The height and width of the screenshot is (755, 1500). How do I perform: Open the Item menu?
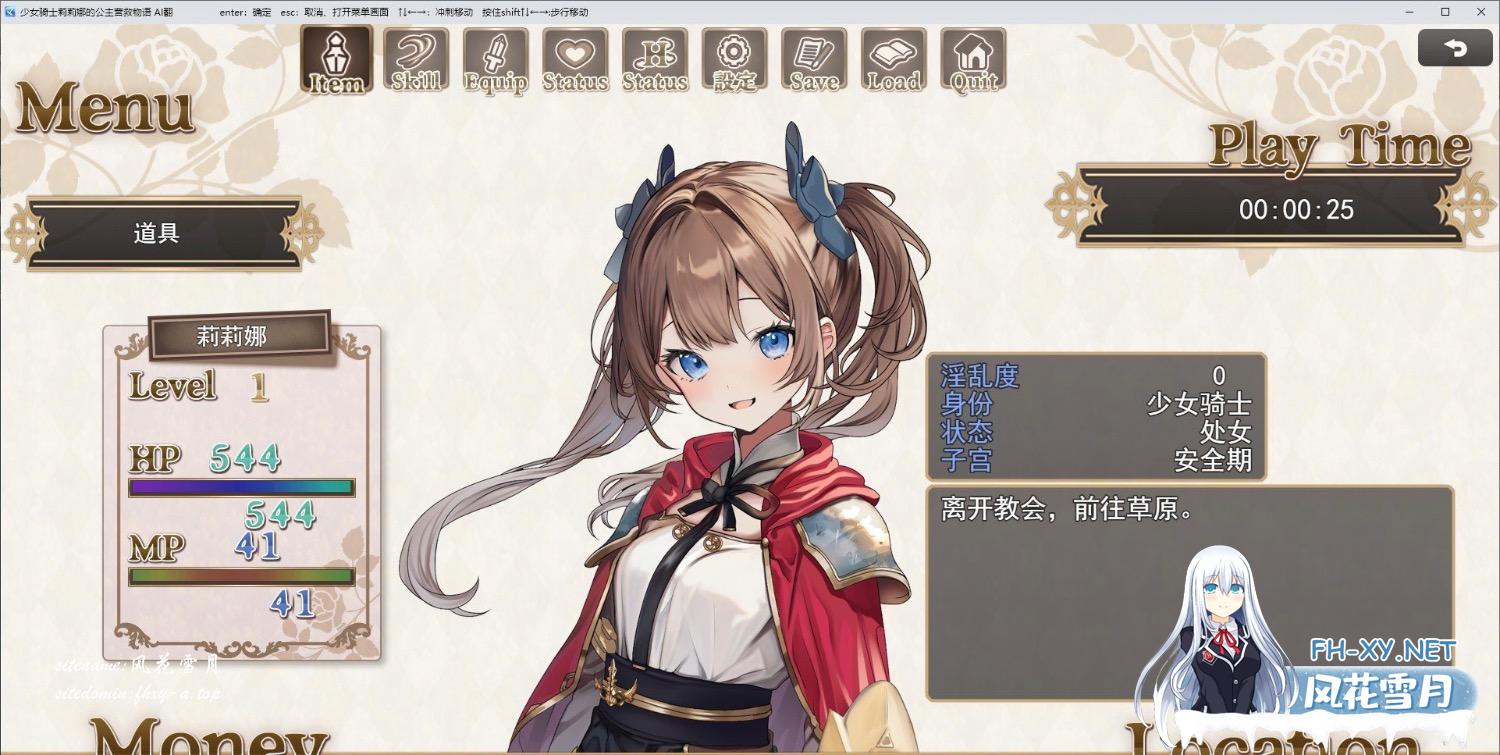click(336, 59)
